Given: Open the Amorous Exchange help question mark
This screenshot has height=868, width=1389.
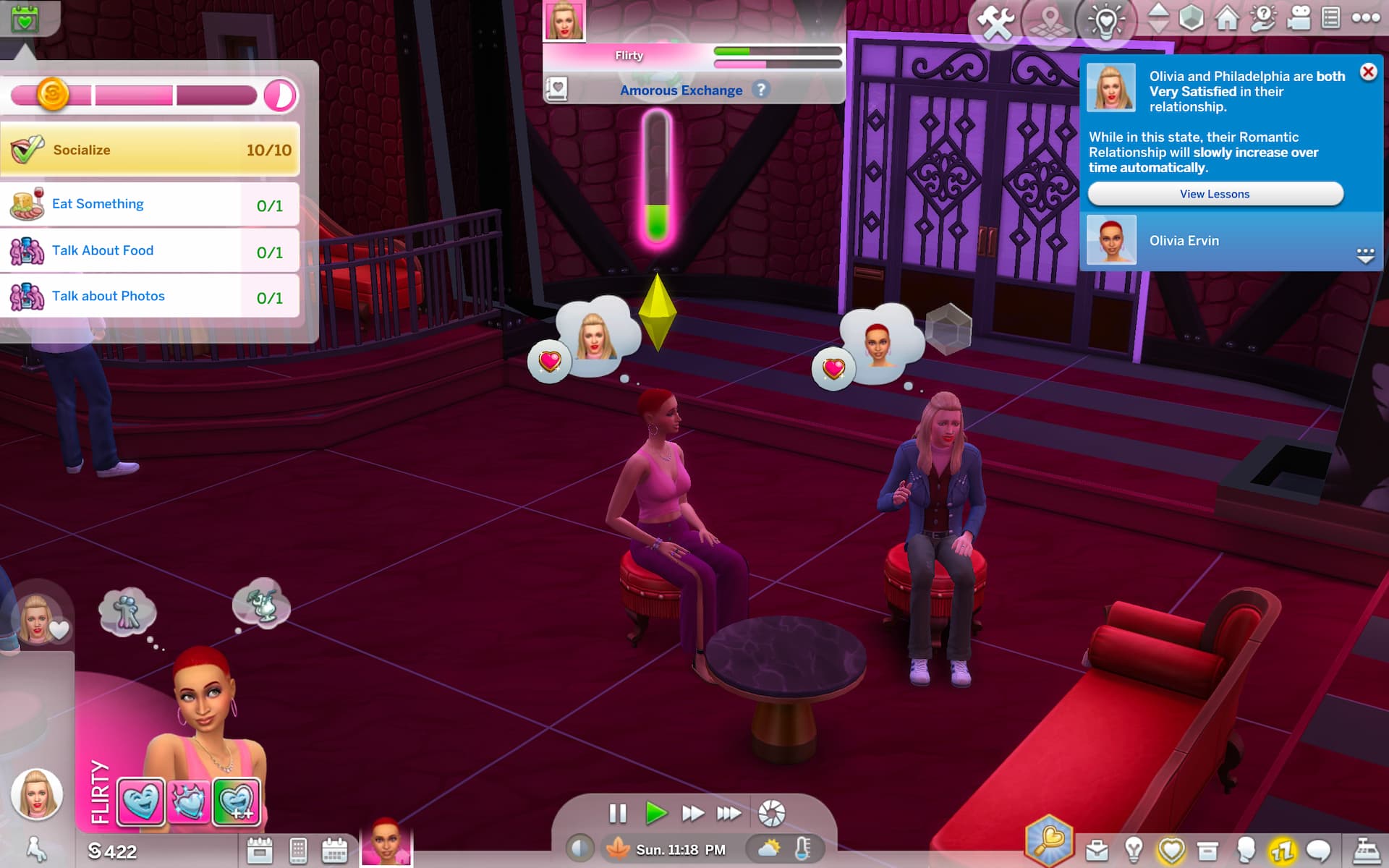Looking at the screenshot, I should coord(760,90).
